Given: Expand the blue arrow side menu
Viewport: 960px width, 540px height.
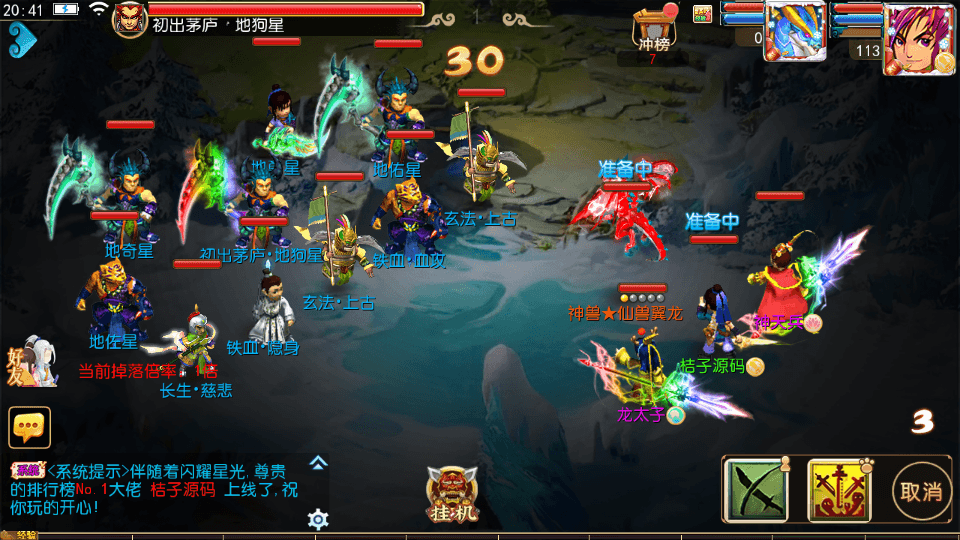Looking at the screenshot, I should 21,40.
